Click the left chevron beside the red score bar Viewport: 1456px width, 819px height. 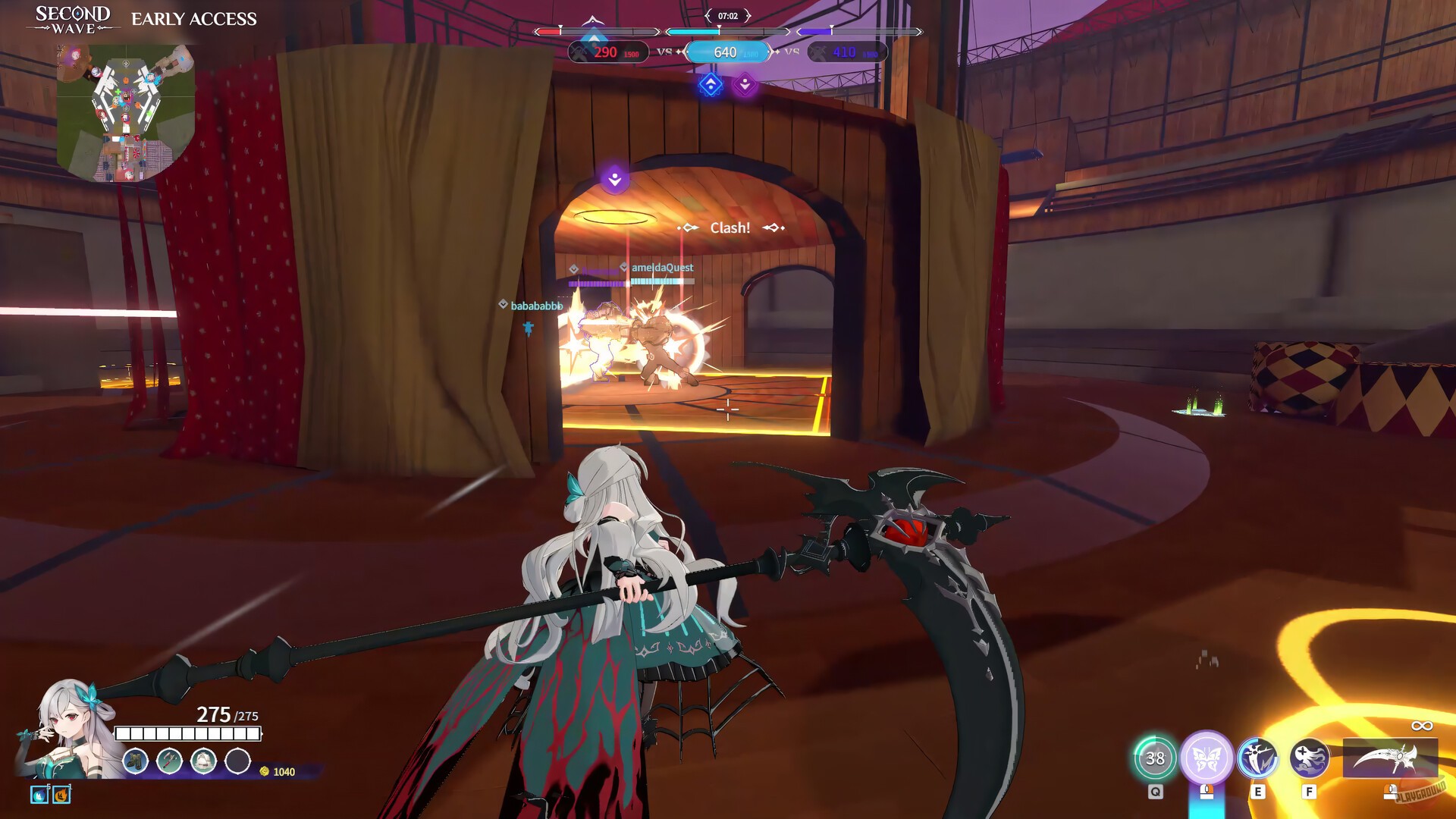(x=535, y=32)
